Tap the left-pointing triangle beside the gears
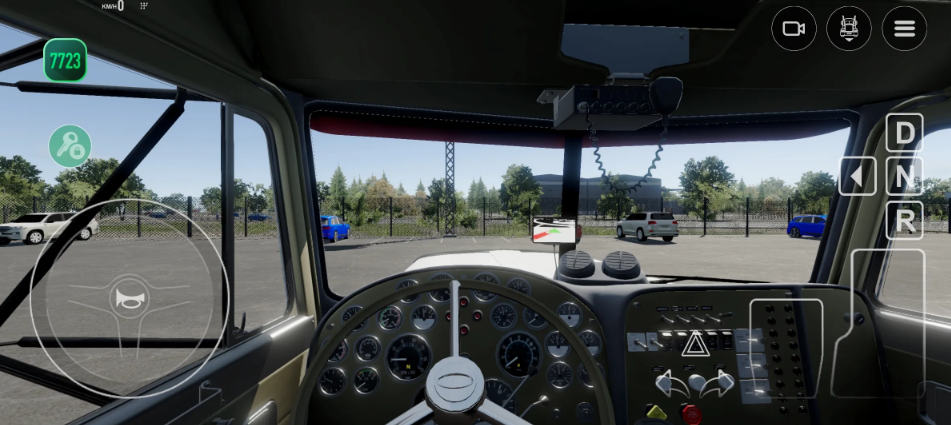The image size is (951, 425). pyautogui.click(x=857, y=177)
